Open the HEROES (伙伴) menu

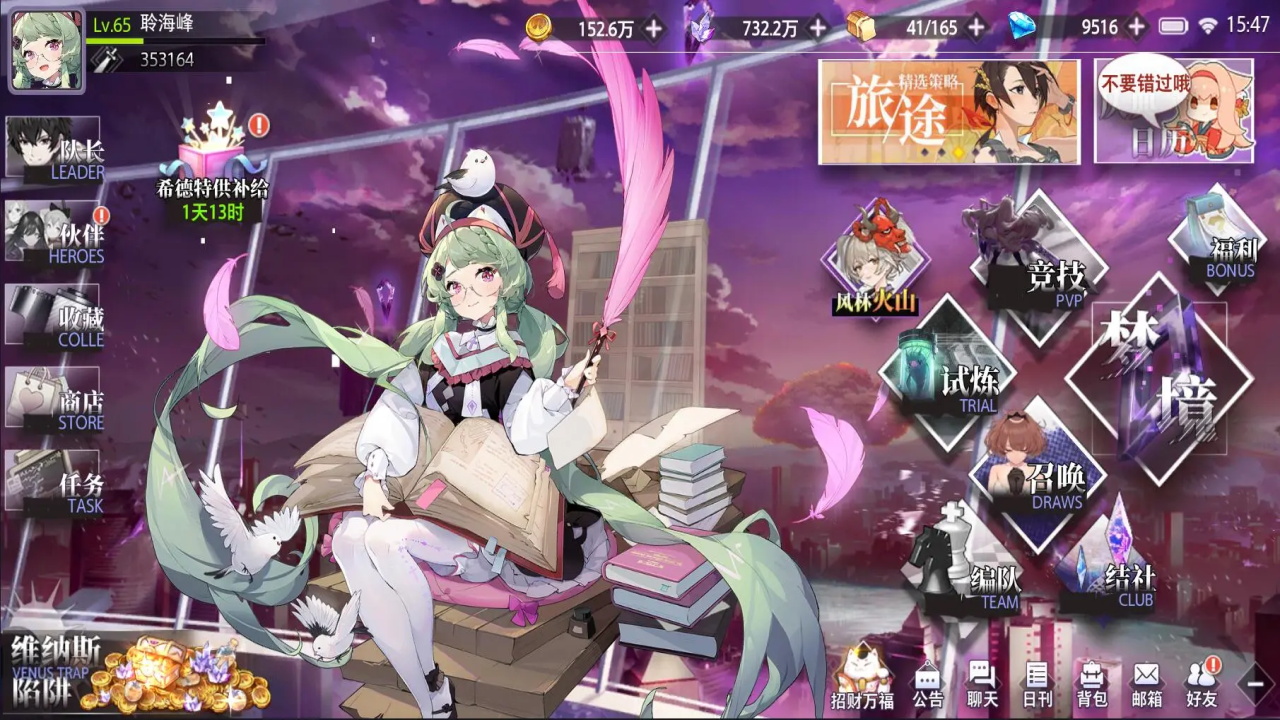click(x=56, y=234)
